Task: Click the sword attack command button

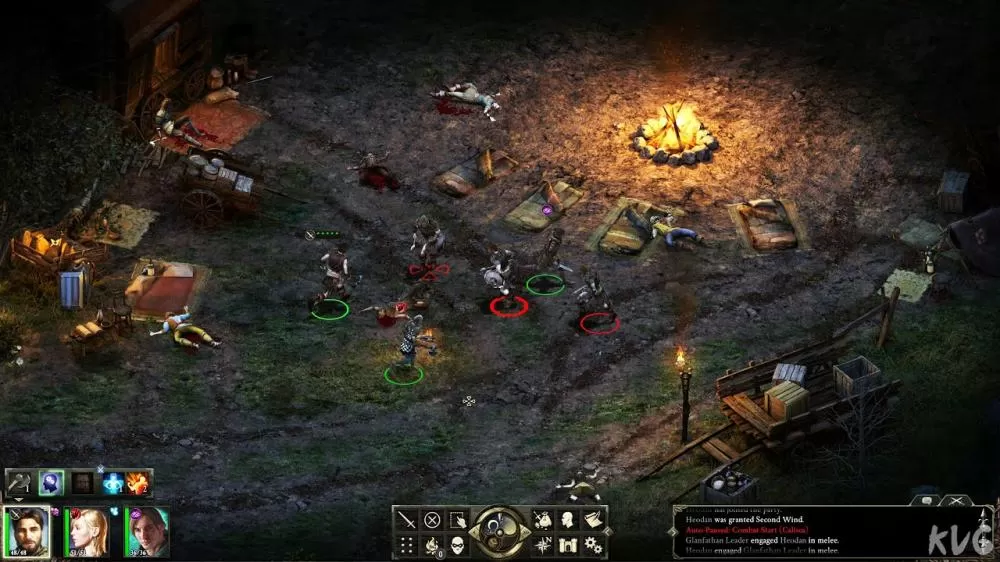Action: [406, 519]
